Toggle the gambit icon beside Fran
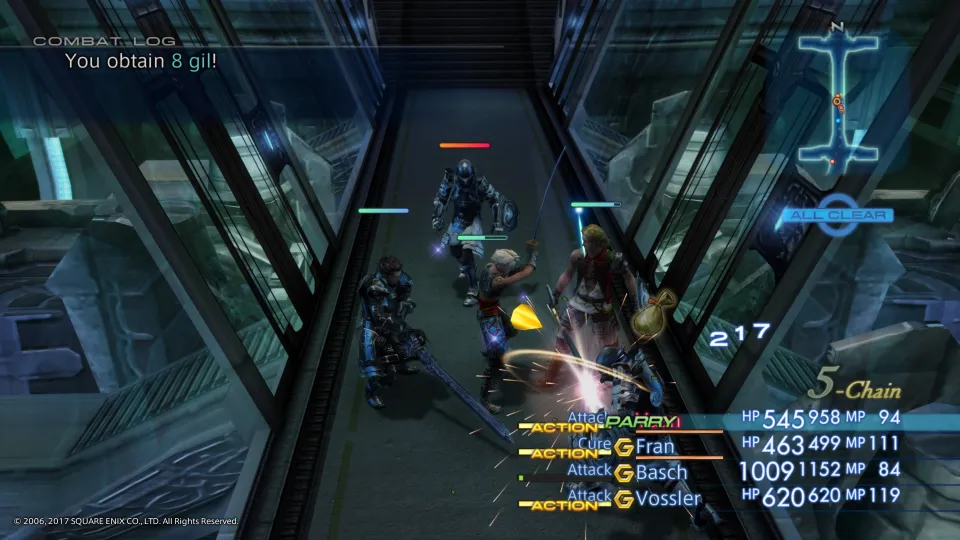This screenshot has width=960, height=540. pyautogui.click(x=624, y=447)
